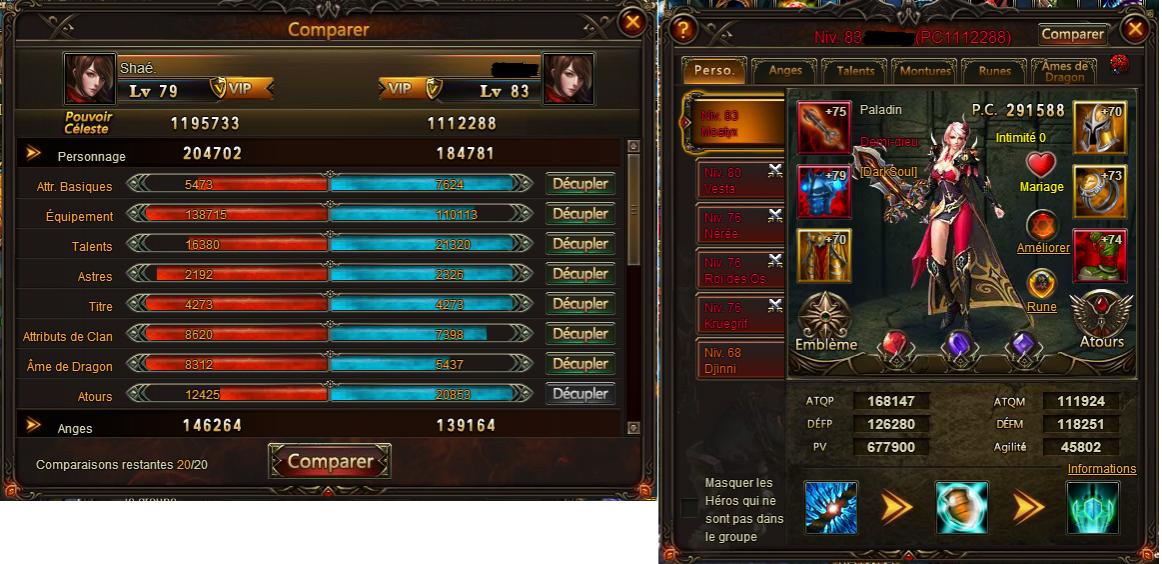Viewport: 1162px width, 564px height.
Task: Open the Emblème slot
Action: click(x=826, y=322)
